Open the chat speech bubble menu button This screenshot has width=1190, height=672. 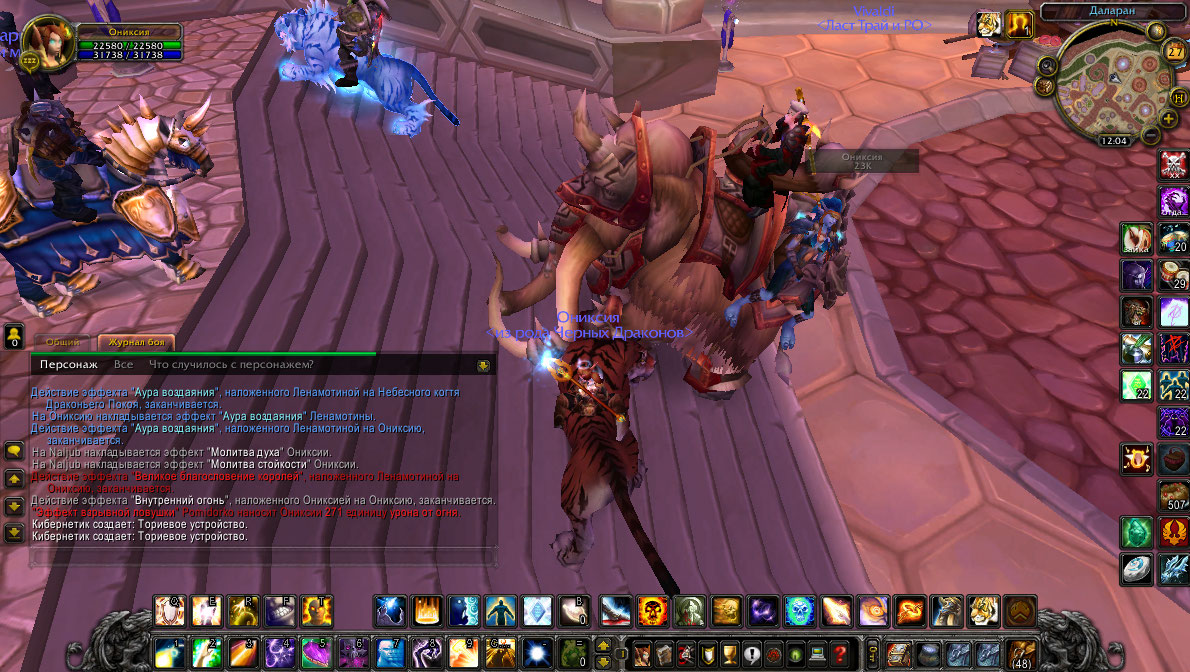[x=15, y=451]
